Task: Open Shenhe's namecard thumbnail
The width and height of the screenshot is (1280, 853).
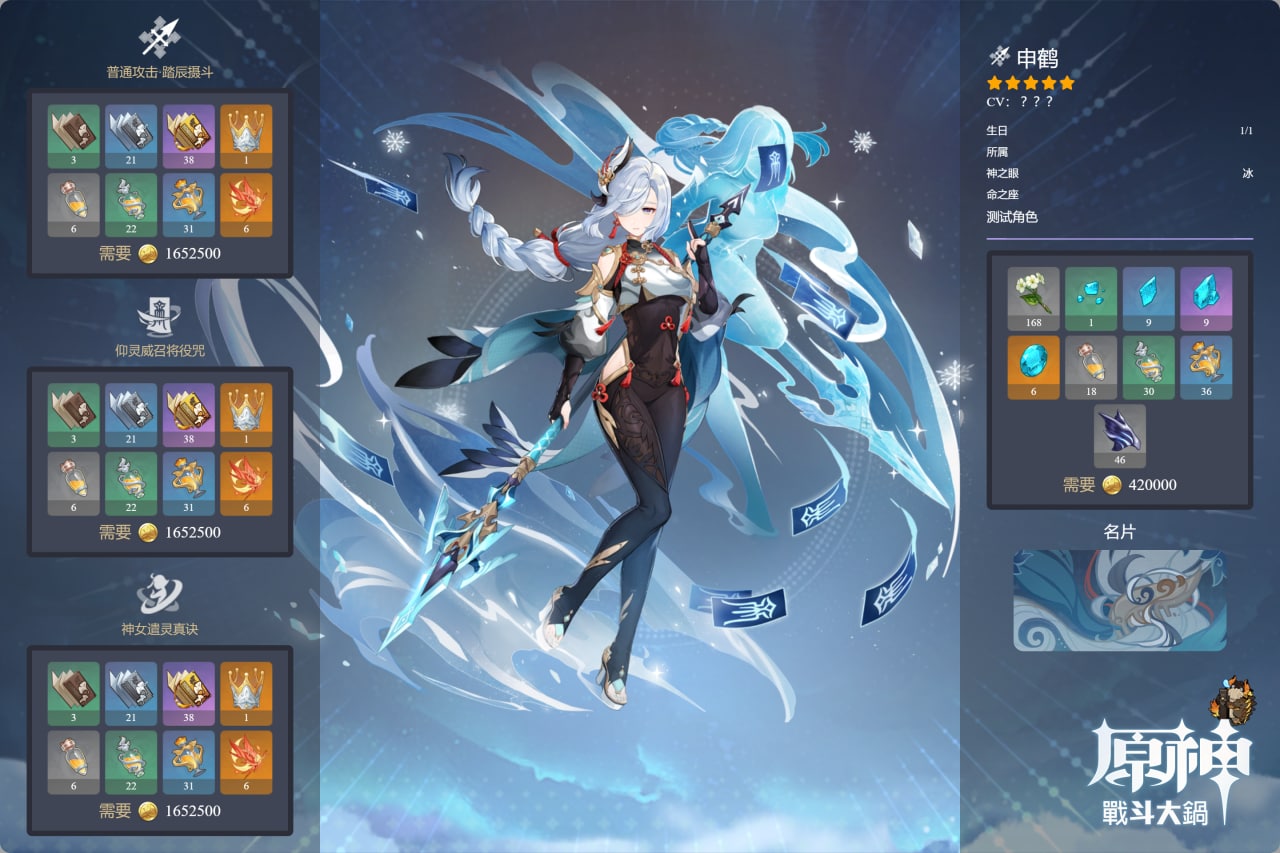Action: click(x=1120, y=600)
